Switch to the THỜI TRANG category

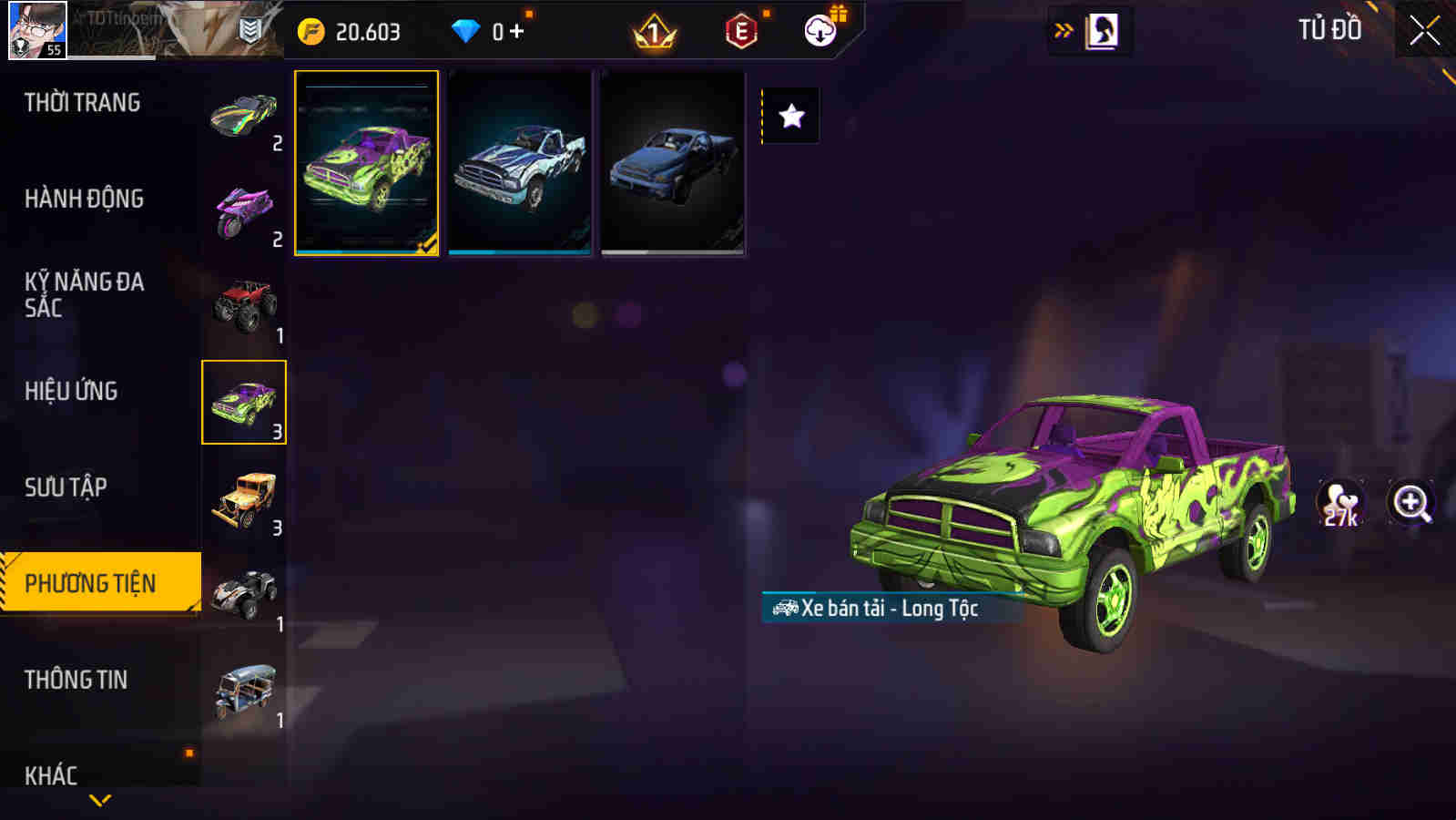click(80, 102)
